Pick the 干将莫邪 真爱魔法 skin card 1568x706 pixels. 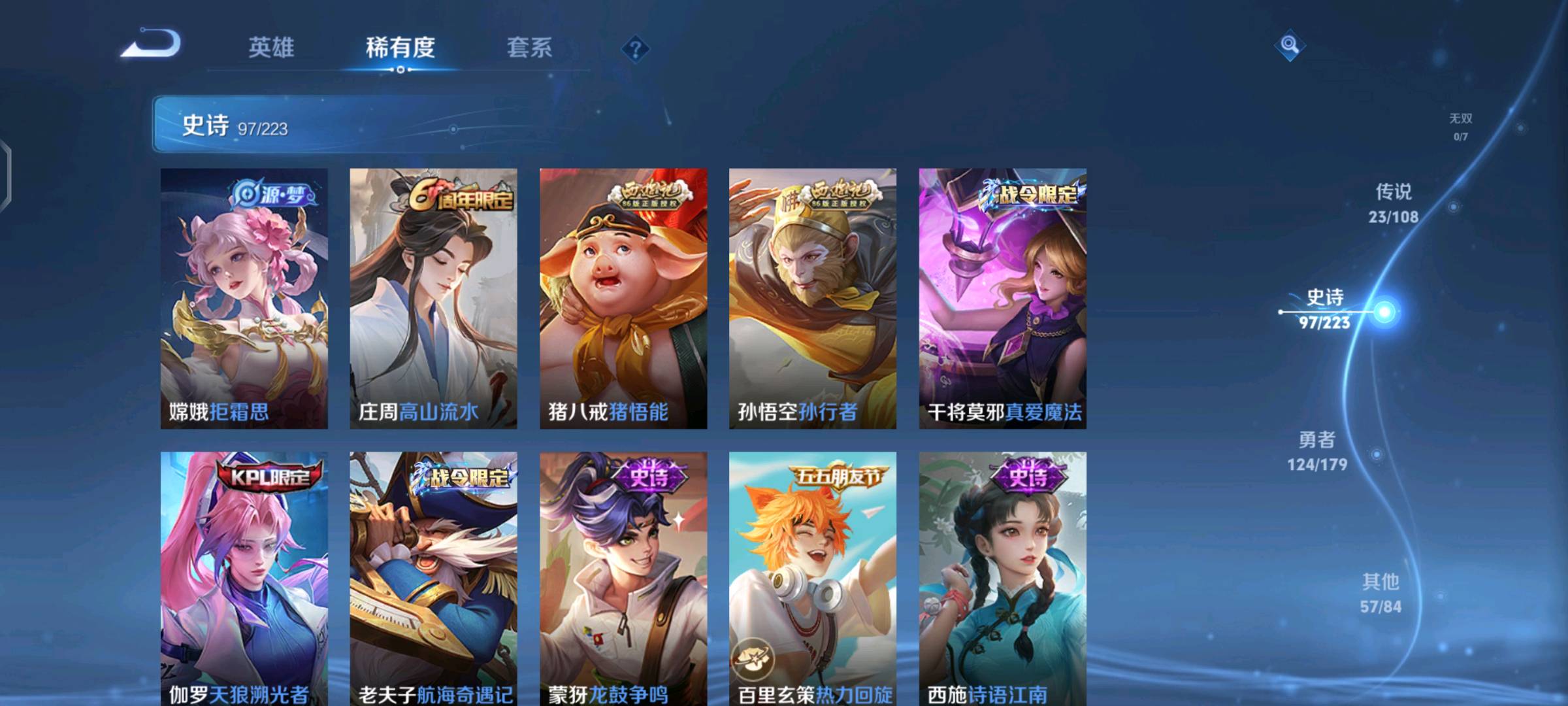pyautogui.click(x=1002, y=298)
